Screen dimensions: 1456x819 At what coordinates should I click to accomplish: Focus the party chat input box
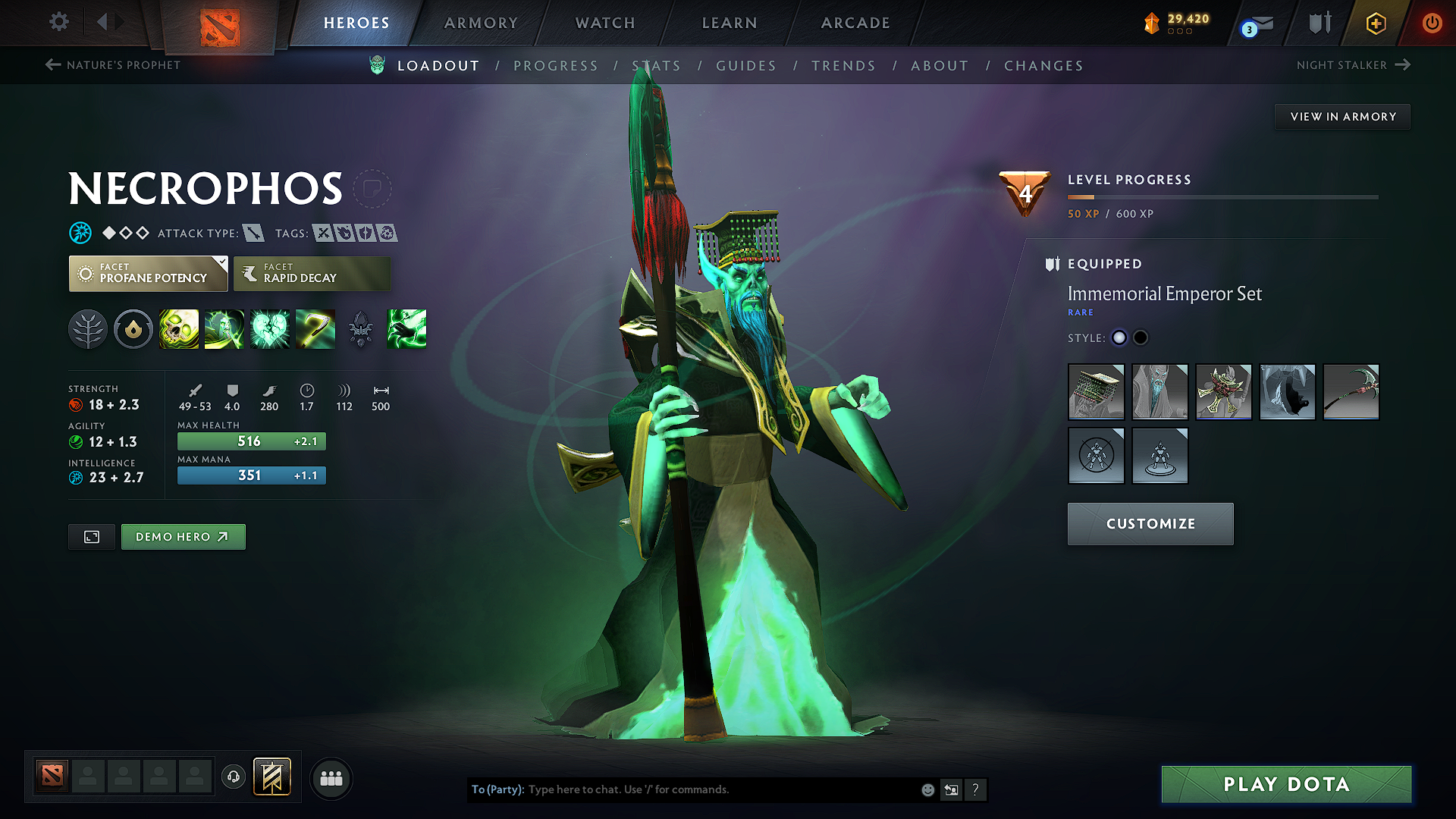(720, 789)
